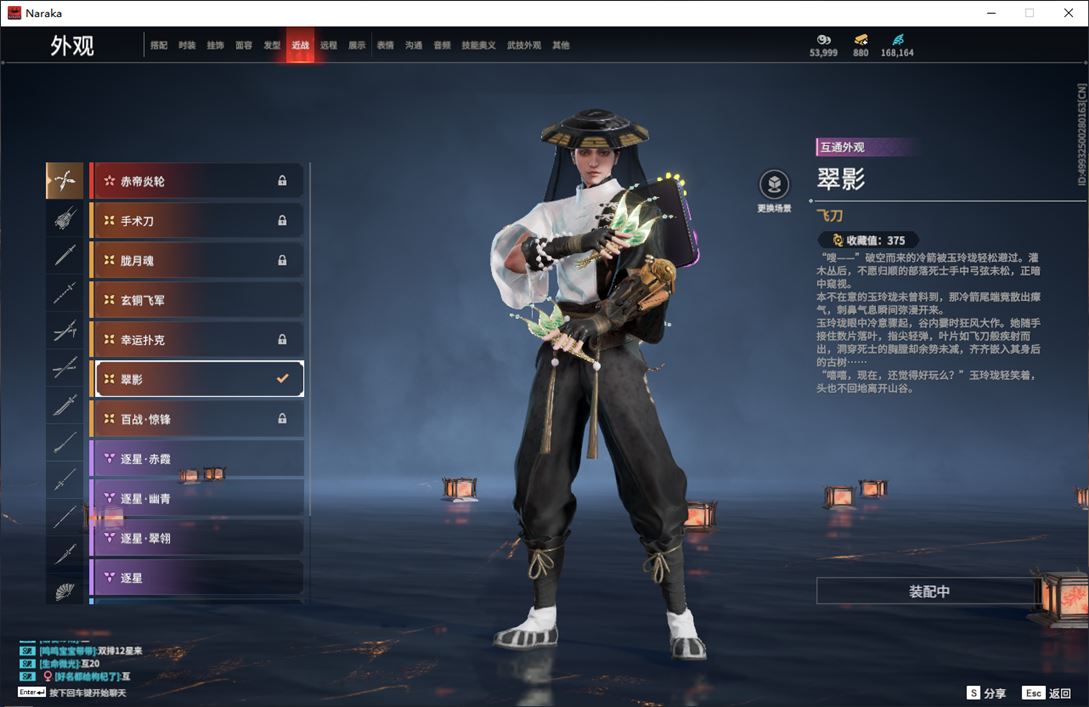Select the 幸运扑克 skin entry
This screenshot has width=1089, height=707.
pyautogui.click(x=197, y=340)
